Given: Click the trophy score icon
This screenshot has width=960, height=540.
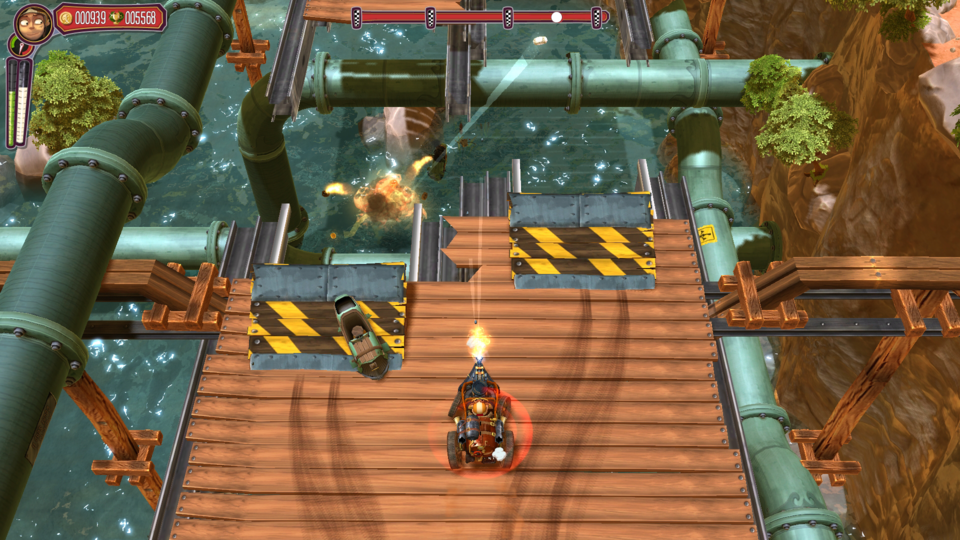Looking at the screenshot, I should [x=116, y=18].
